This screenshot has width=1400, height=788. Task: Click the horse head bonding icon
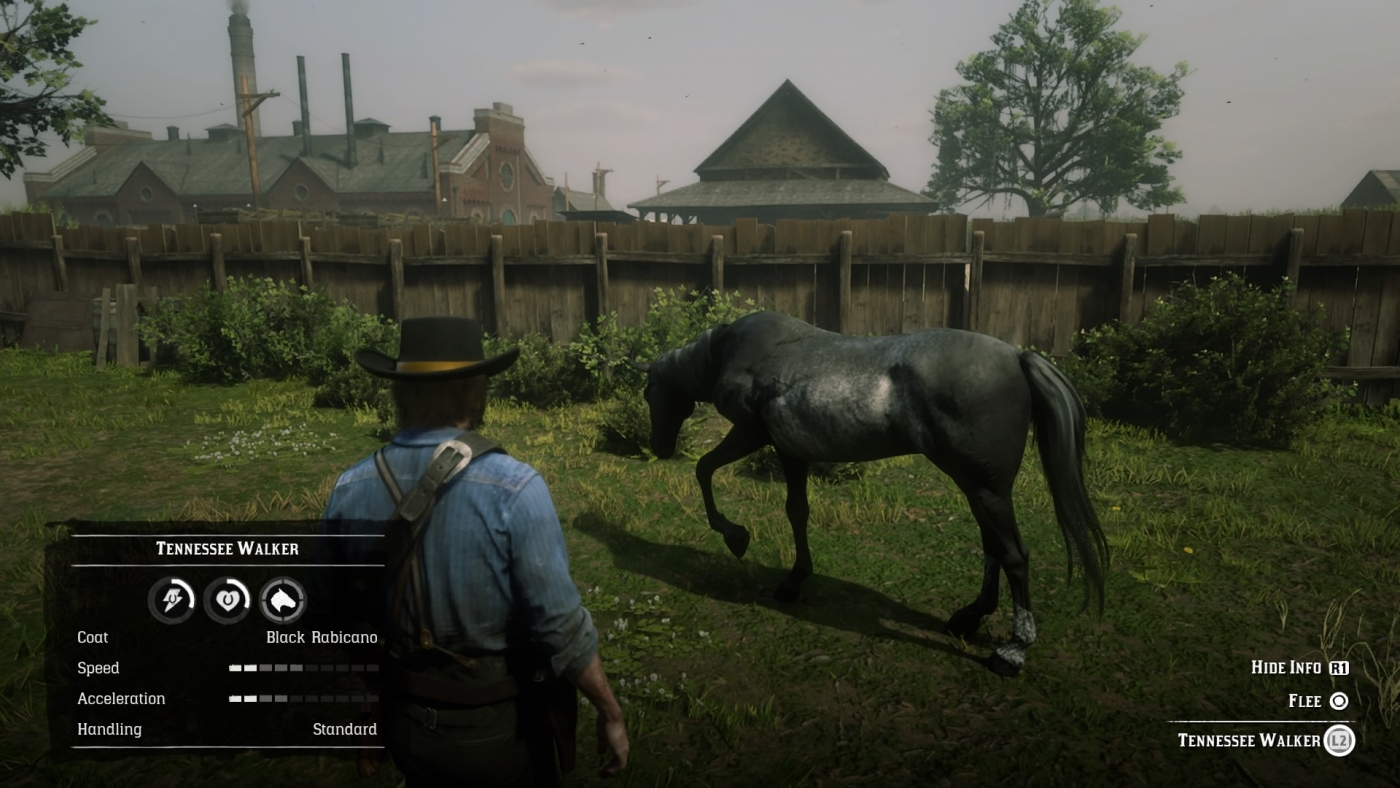(282, 599)
